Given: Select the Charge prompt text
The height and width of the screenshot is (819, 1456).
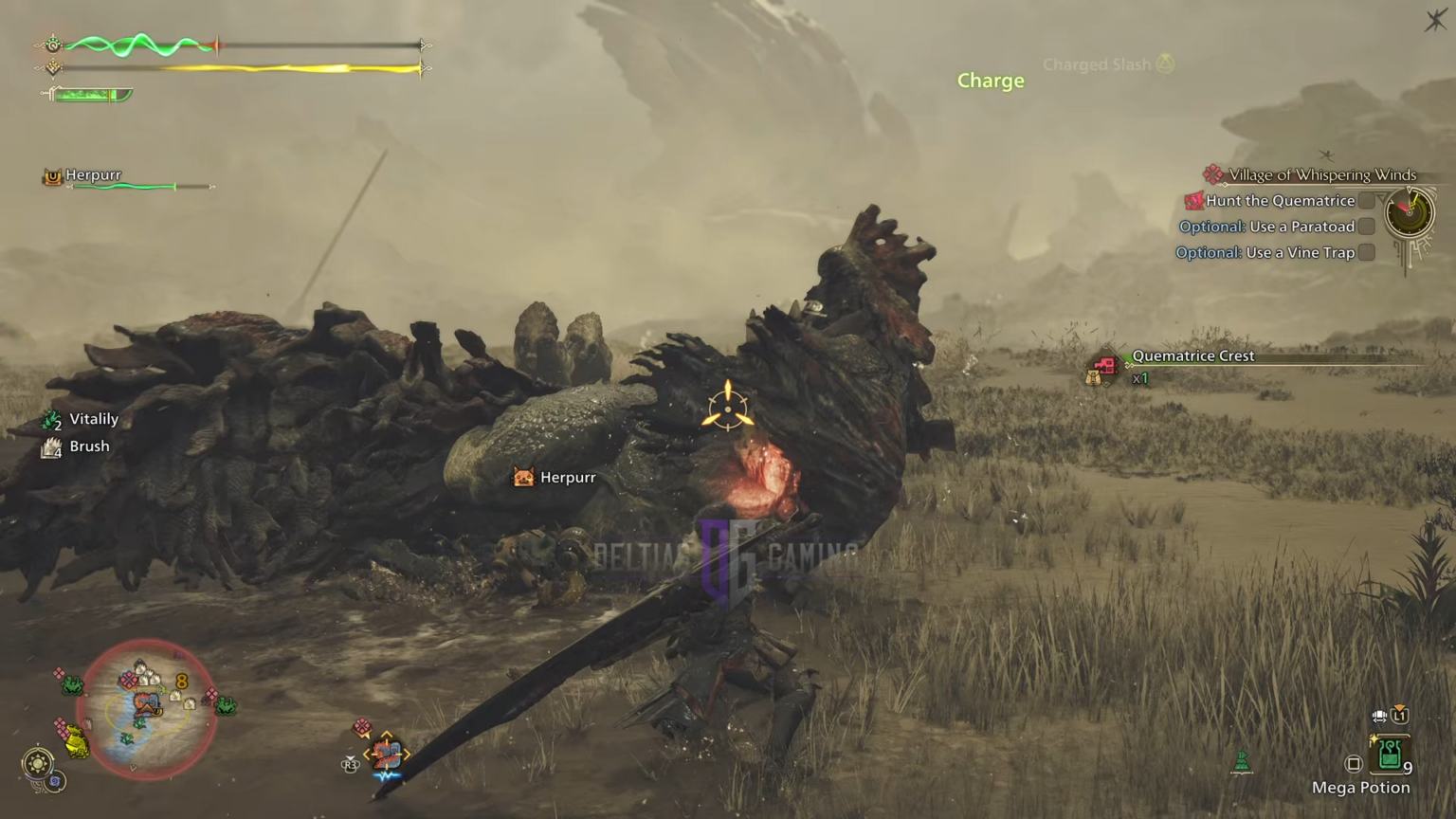Looking at the screenshot, I should point(990,81).
